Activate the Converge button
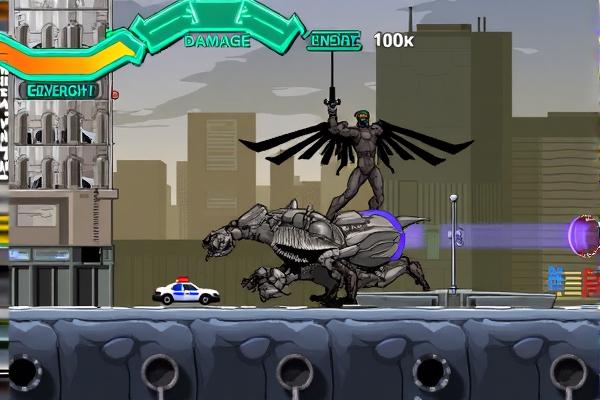This screenshot has width=600, height=400. [59, 89]
